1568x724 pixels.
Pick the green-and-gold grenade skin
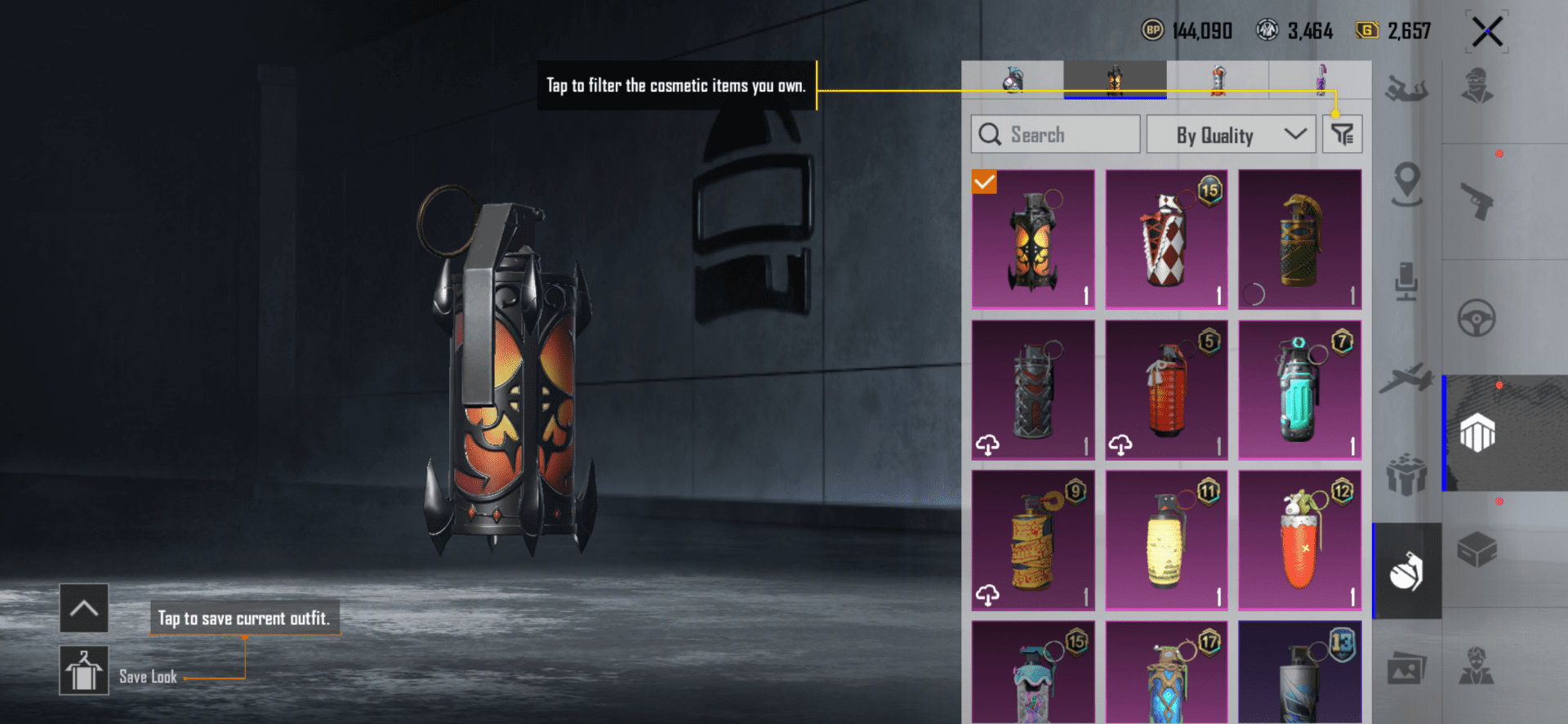click(x=1299, y=239)
